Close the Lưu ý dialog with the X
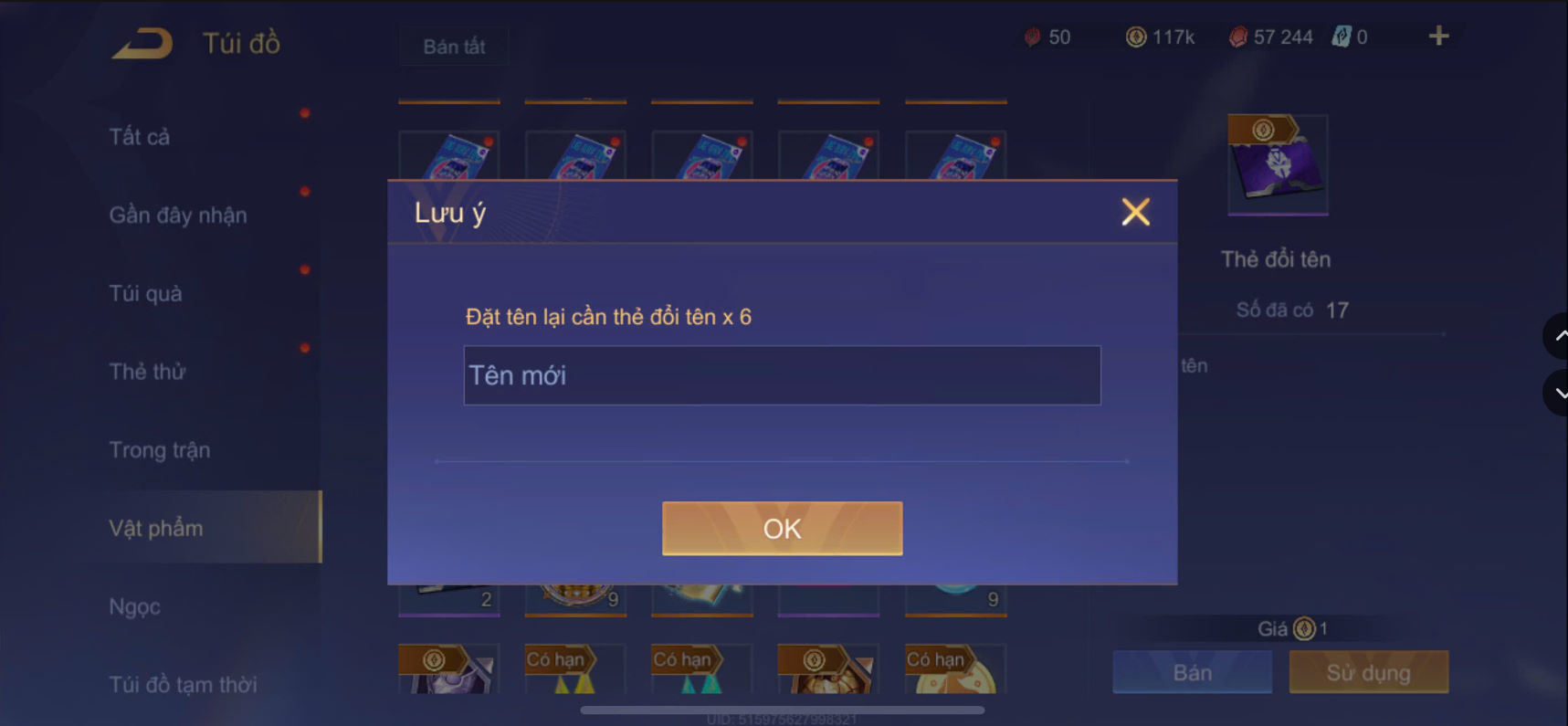This screenshot has width=1568, height=726. [x=1135, y=212]
